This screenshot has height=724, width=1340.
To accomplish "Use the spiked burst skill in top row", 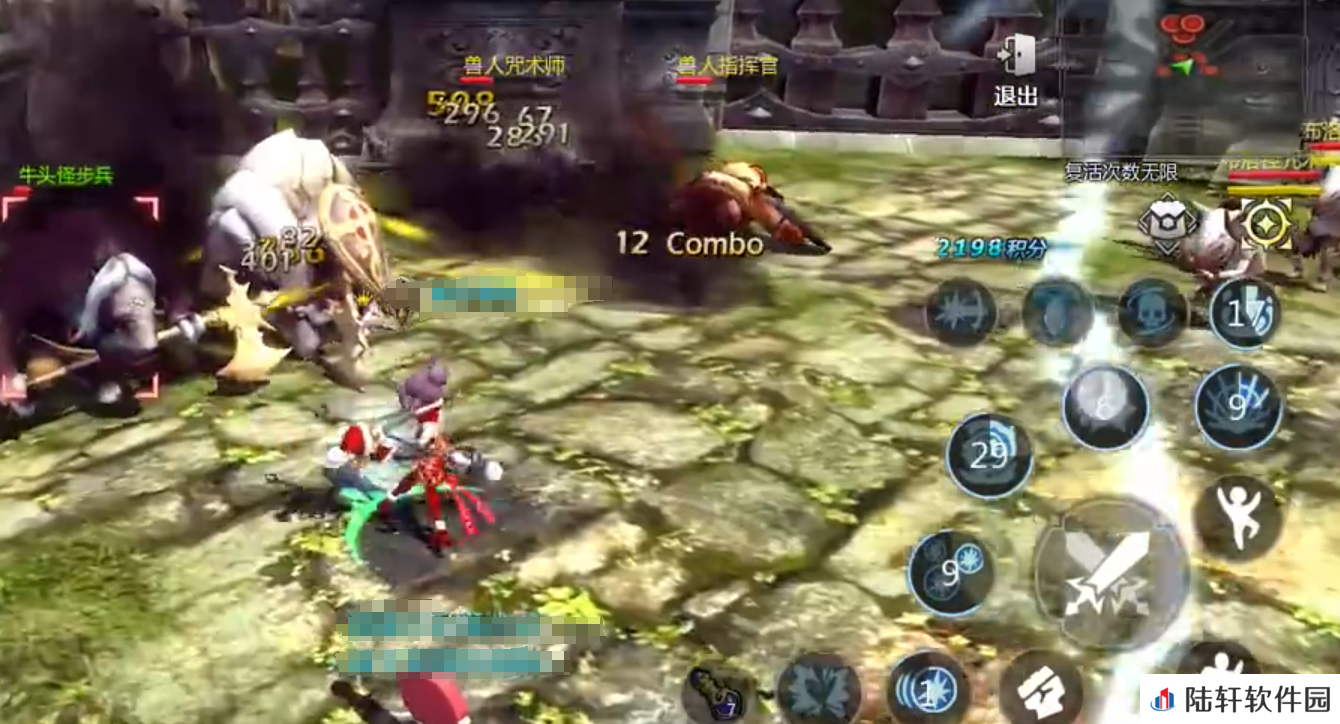I will coord(960,312).
